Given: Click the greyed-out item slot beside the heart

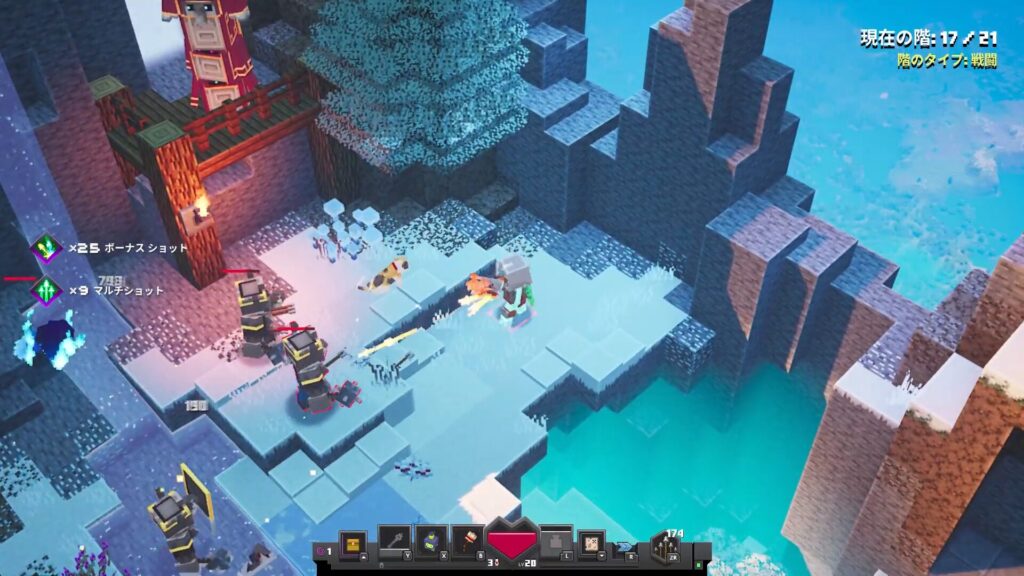Looking at the screenshot, I should (556, 543).
